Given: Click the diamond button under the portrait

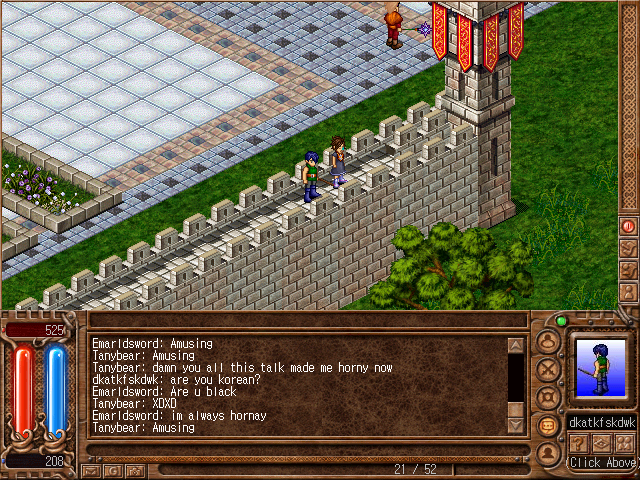Looking at the screenshot, I should (602, 443).
